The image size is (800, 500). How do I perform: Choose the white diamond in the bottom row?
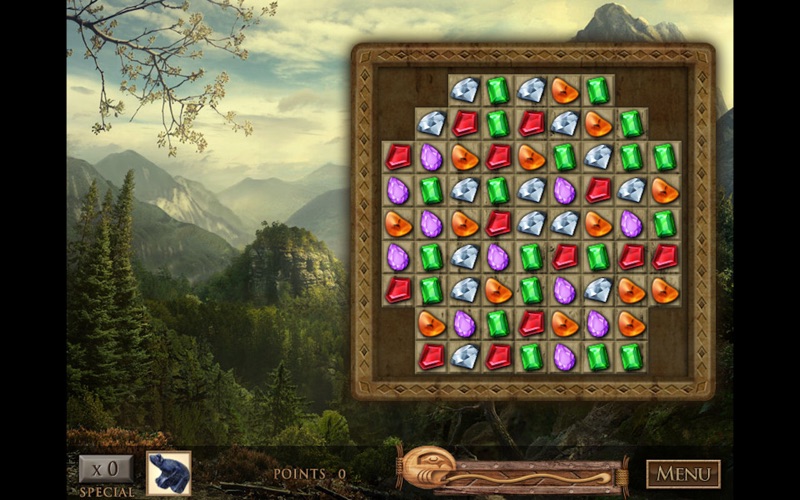(465, 357)
